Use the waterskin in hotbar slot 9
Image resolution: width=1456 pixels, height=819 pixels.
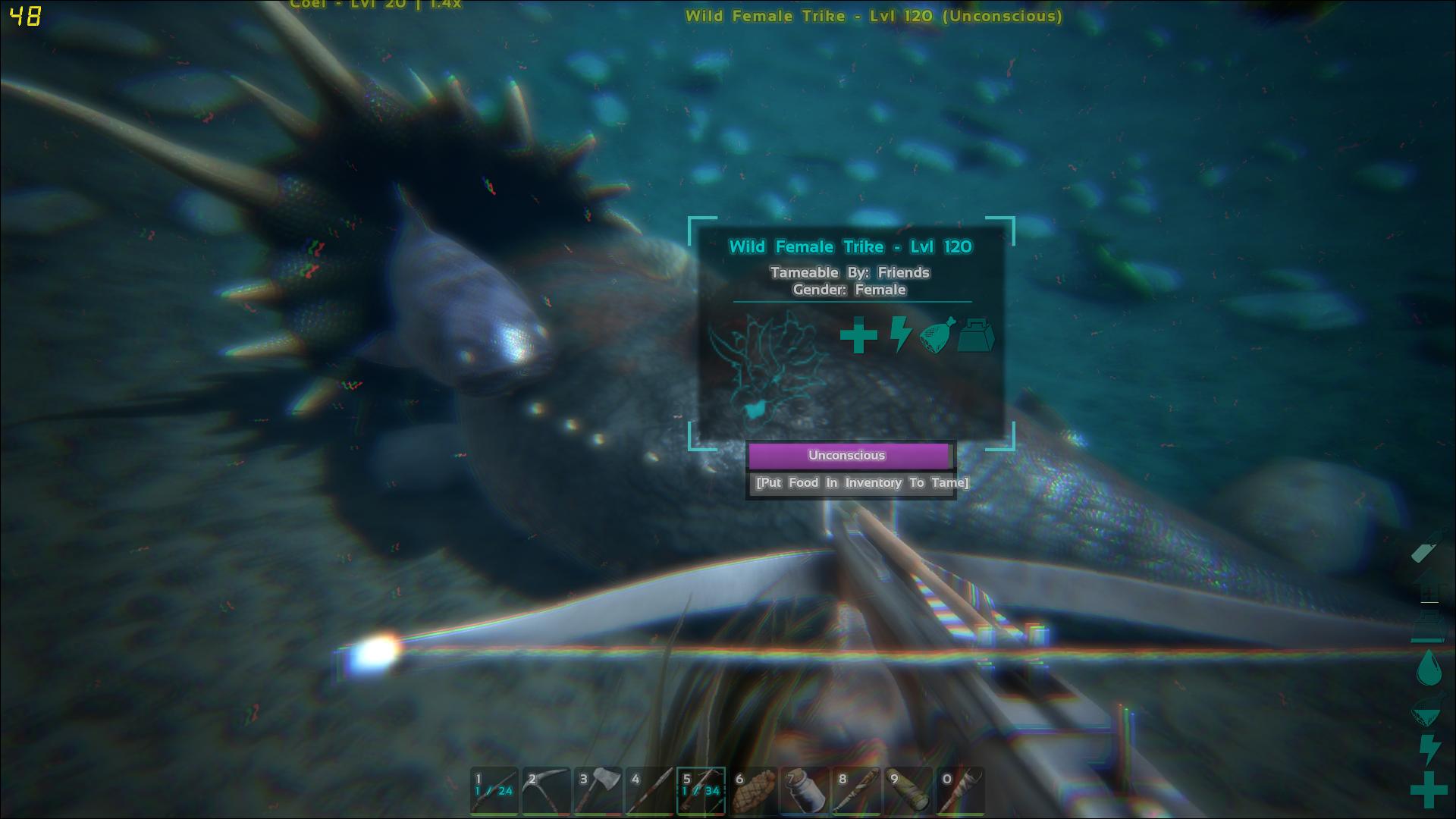pos(908,791)
